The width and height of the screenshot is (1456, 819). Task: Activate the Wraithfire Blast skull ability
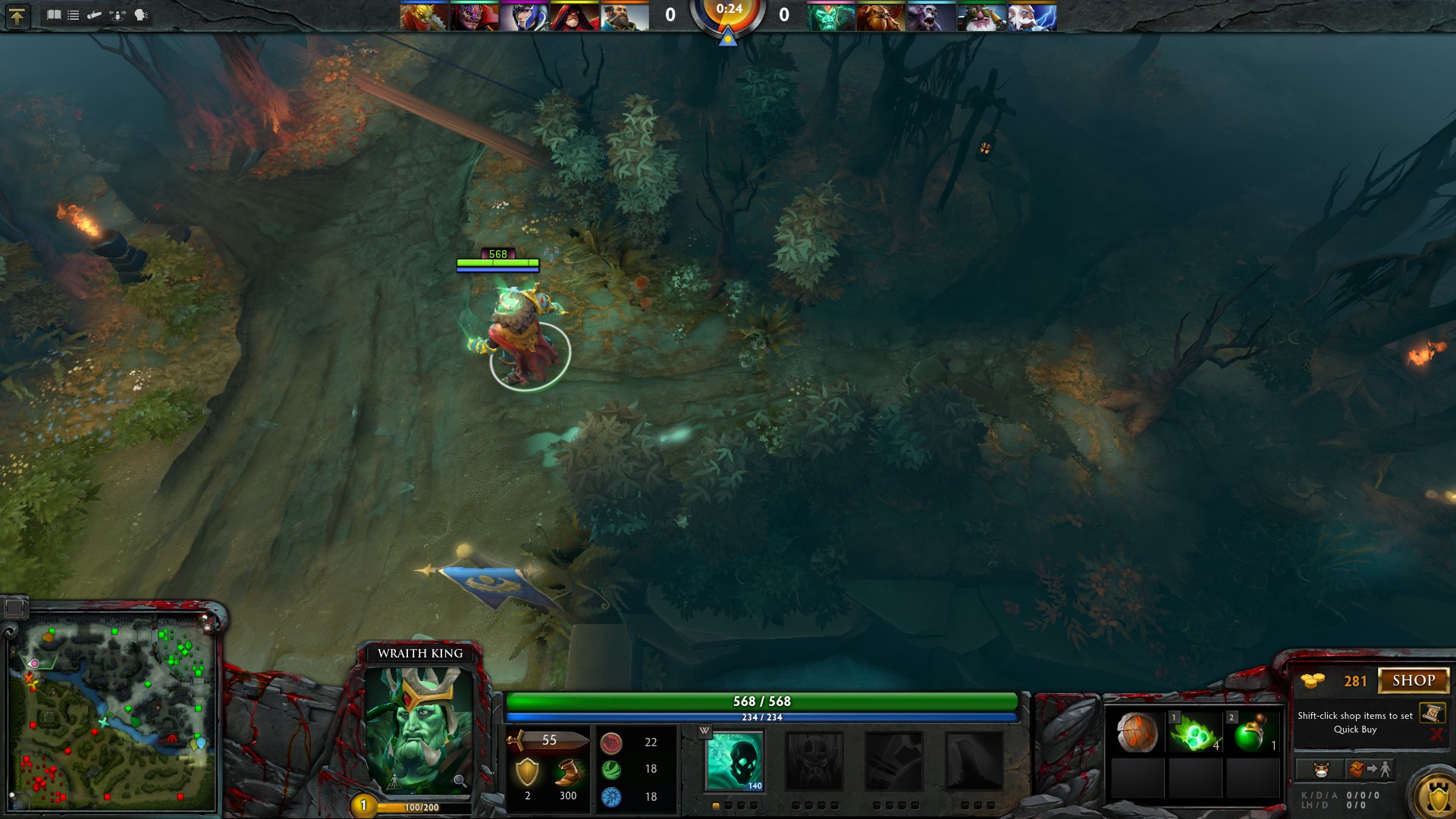coord(734,761)
